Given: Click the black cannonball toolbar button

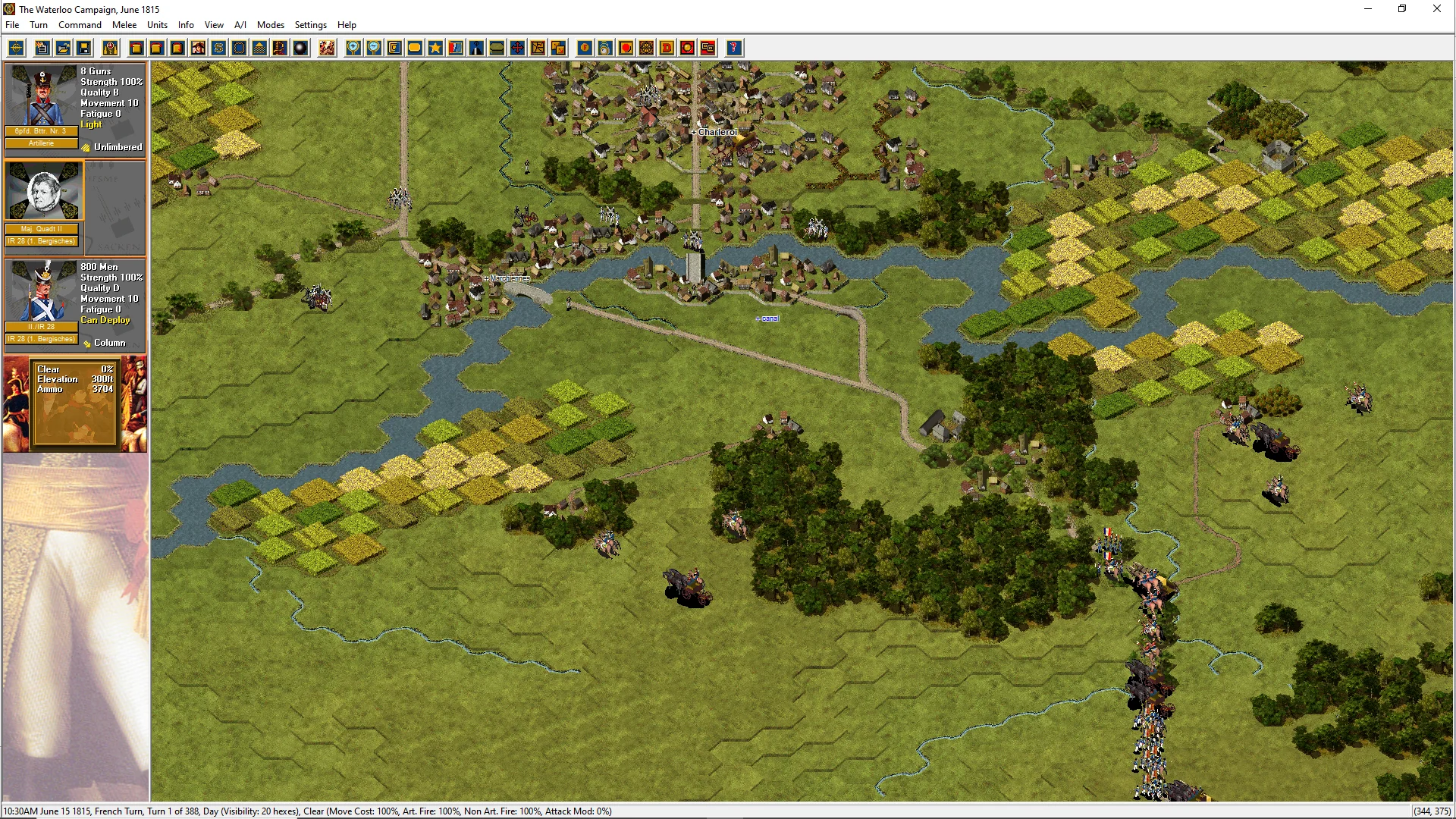Looking at the screenshot, I should click(300, 49).
